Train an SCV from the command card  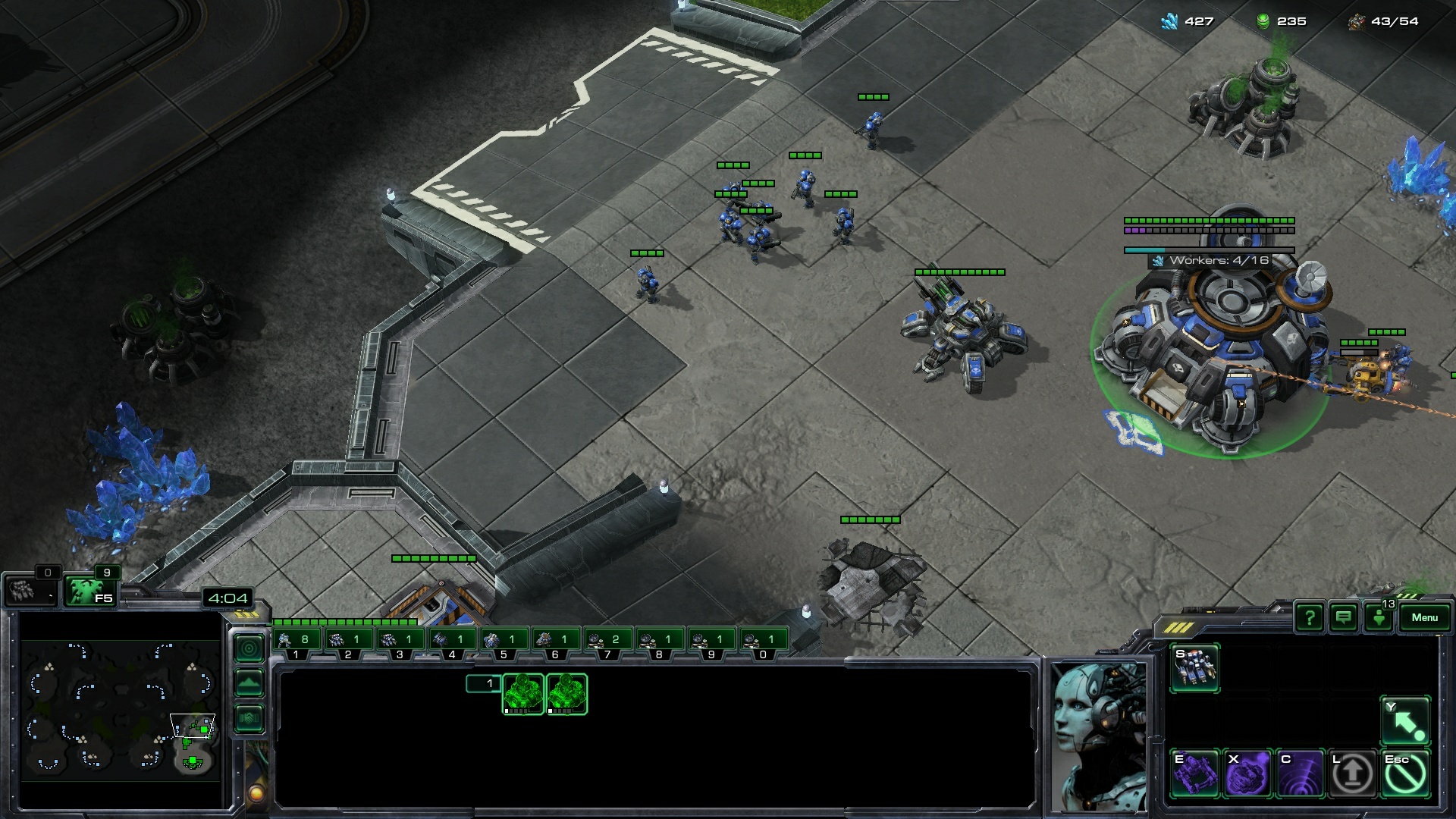coord(1194,667)
